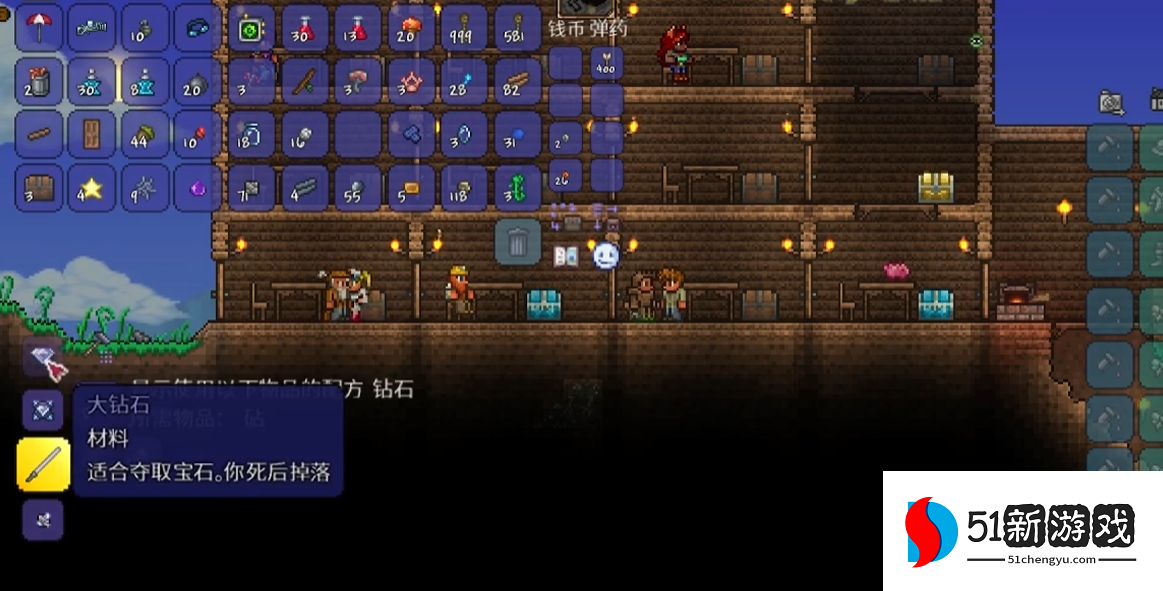Select the green cactus stack slot
This screenshot has width=1163, height=591.
pyautogui.click(x=517, y=188)
